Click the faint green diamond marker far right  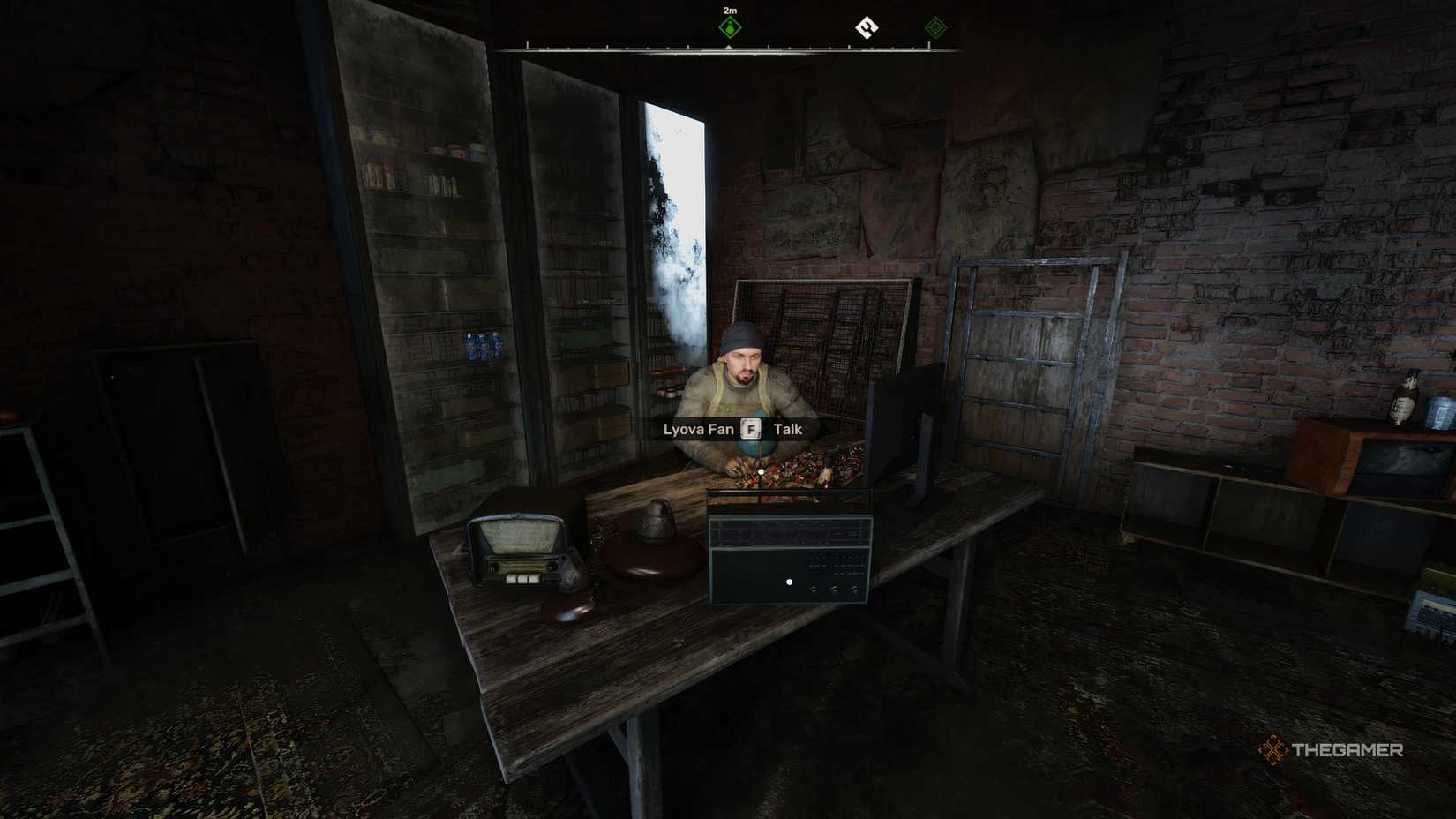(937, 27)
